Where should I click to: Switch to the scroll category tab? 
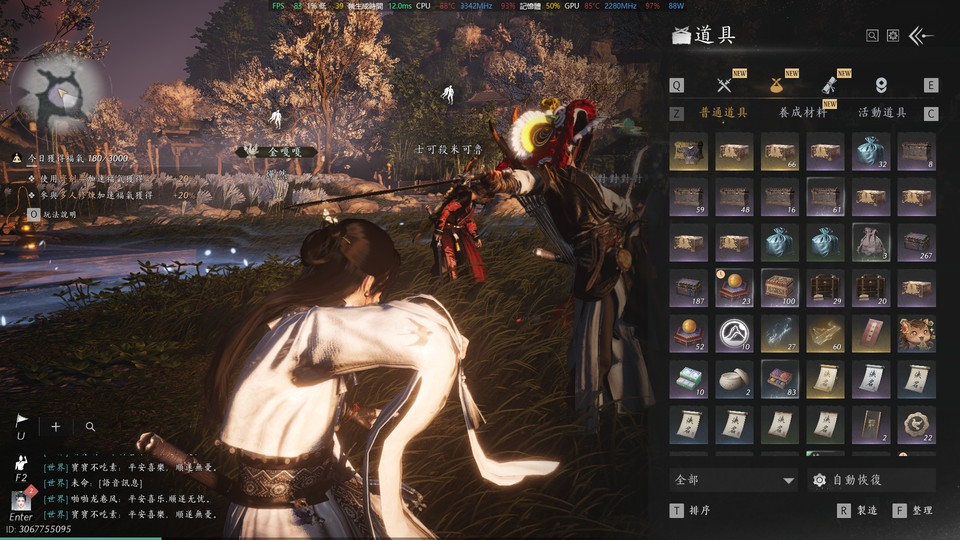(829, 85)
